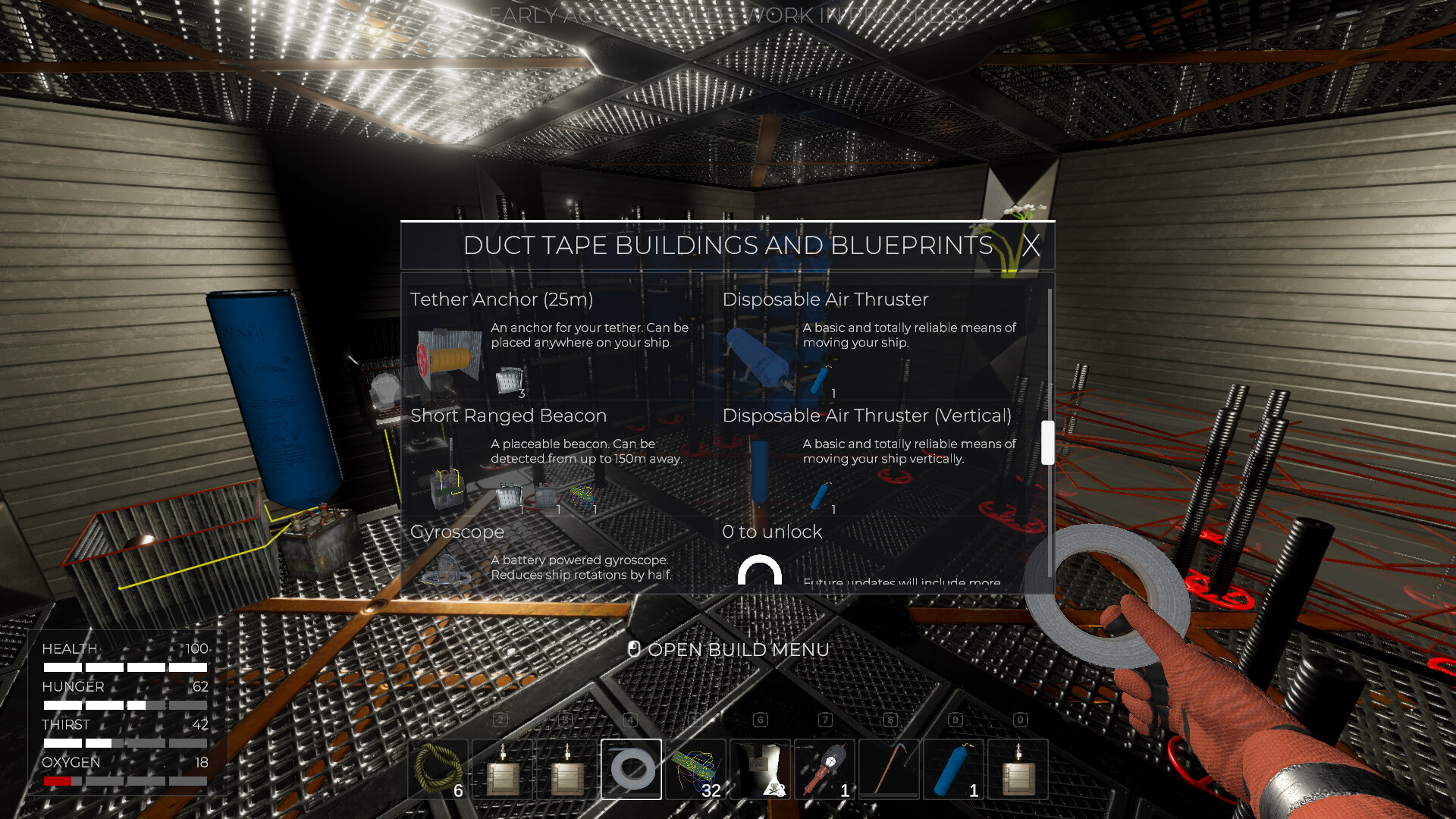Select the duct tape hotbar slot
The height and width of the screenshot is (819, 1456).
tap(631, 769)
